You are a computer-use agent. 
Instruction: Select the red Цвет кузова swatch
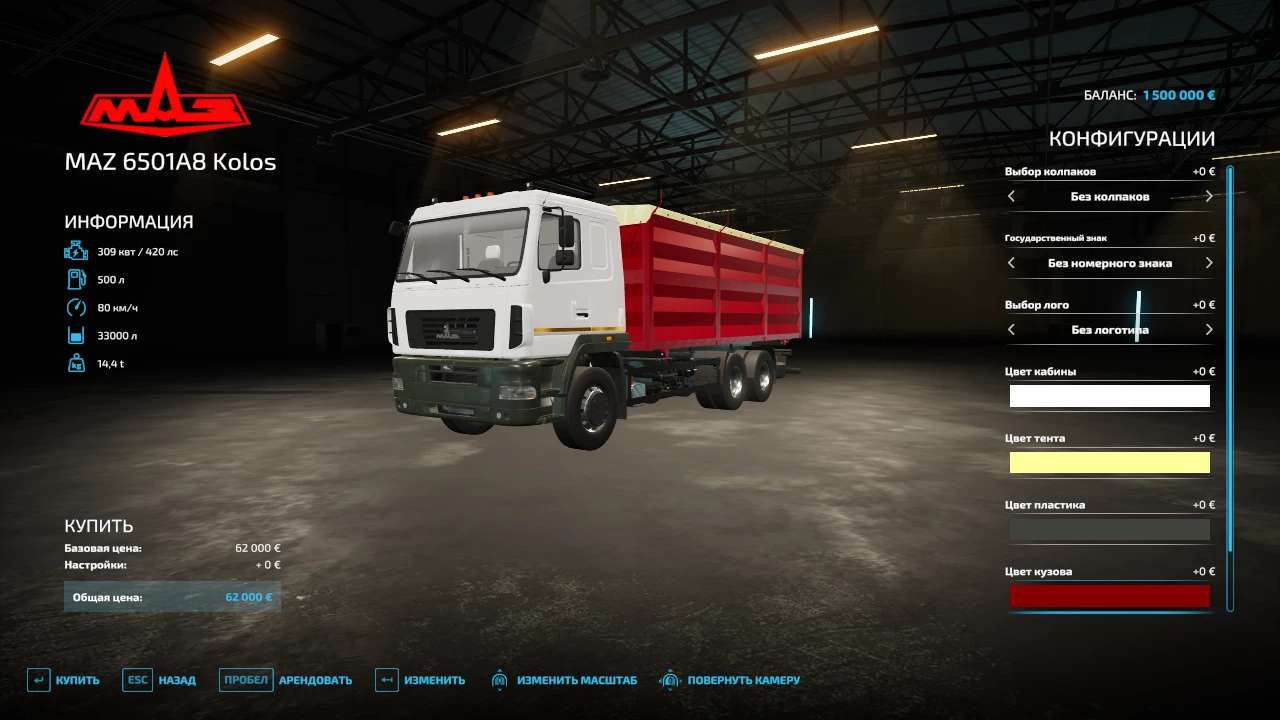[x=1110, y=596]
